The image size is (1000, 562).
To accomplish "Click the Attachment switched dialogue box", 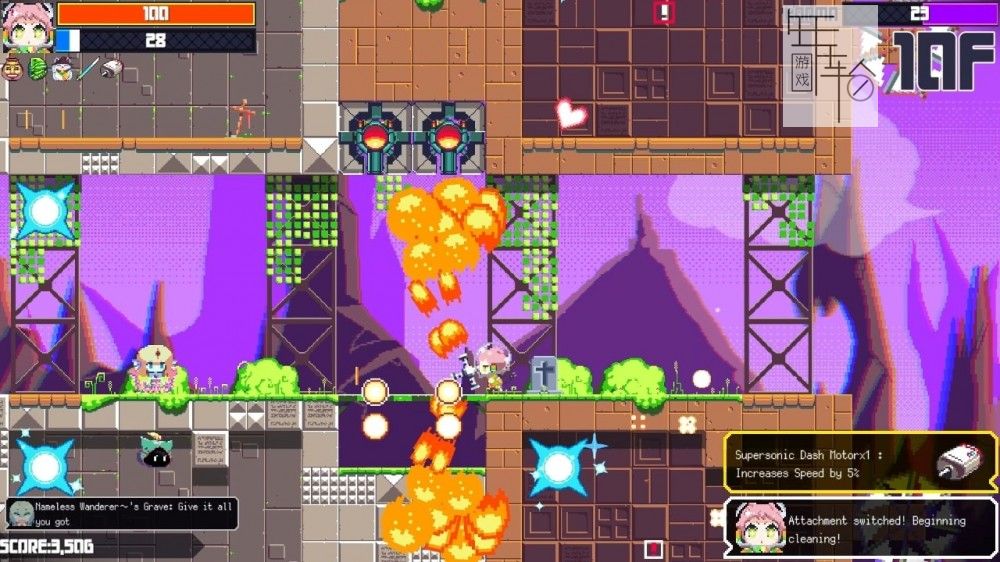I will (860, 528).
